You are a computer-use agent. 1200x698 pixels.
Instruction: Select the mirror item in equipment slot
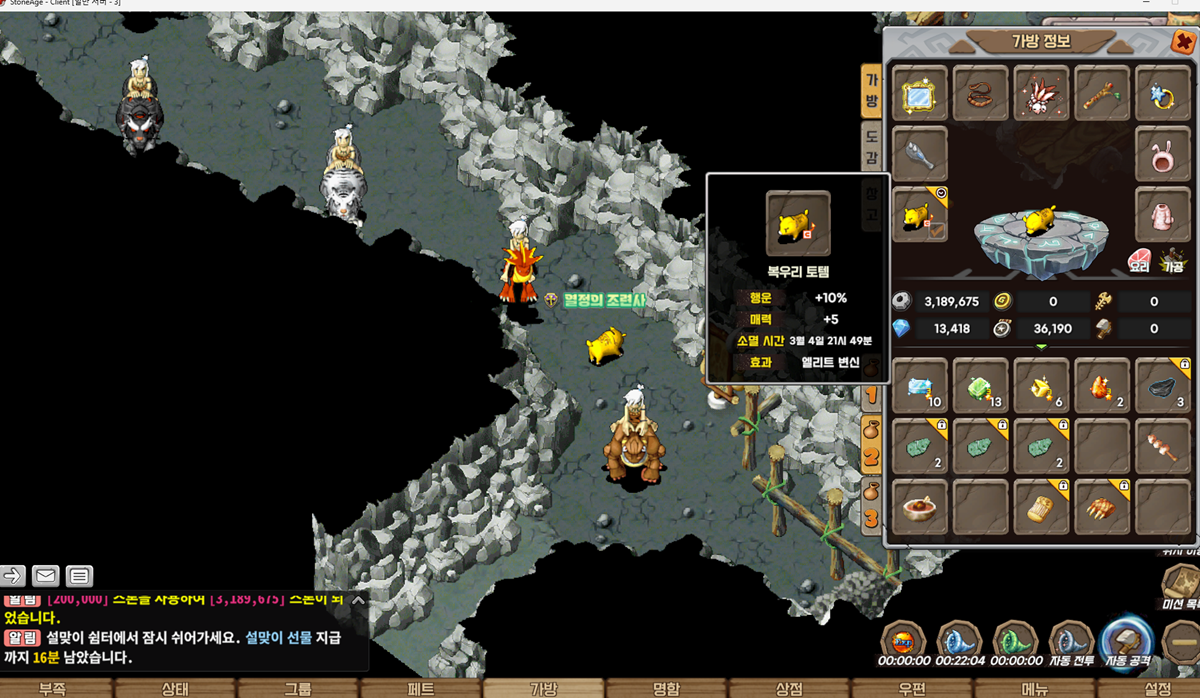(920, 94)
